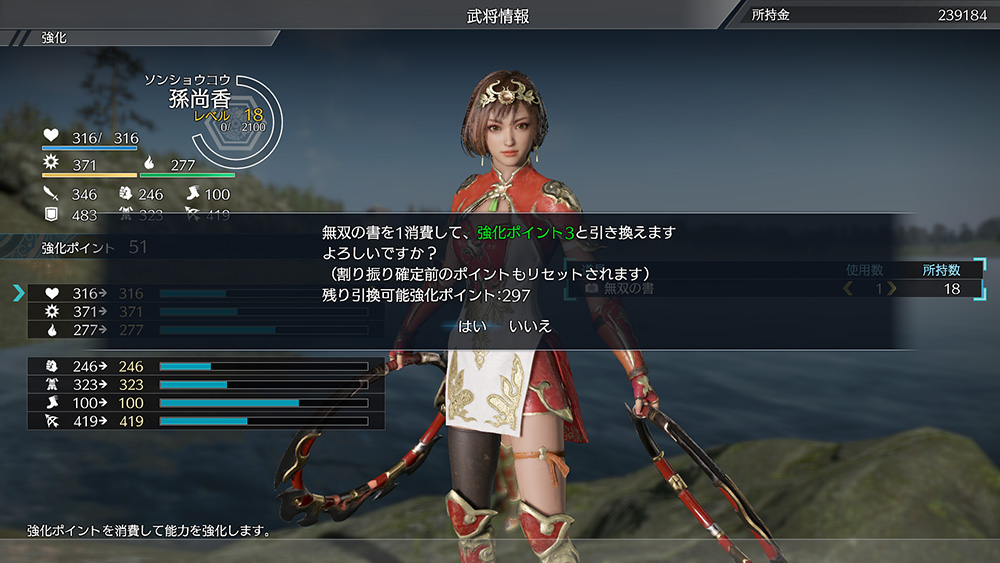Image resolution: width=1000 pixels, height=563 pixels.
Task: Increase the 無双の書 use count with right arrow
Action: 892,289
